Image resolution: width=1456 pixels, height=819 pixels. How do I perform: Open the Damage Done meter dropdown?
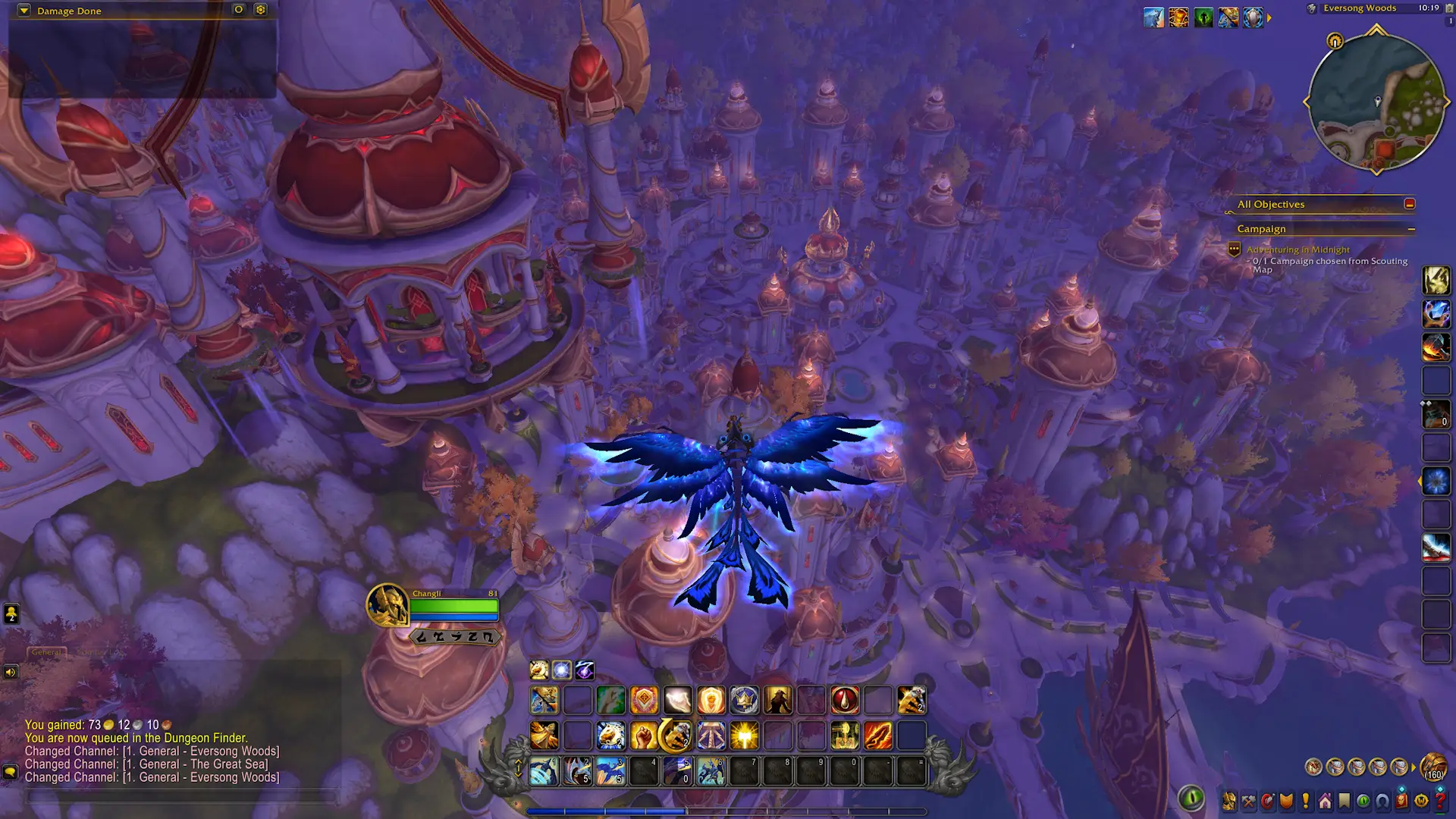pos(24,11)
